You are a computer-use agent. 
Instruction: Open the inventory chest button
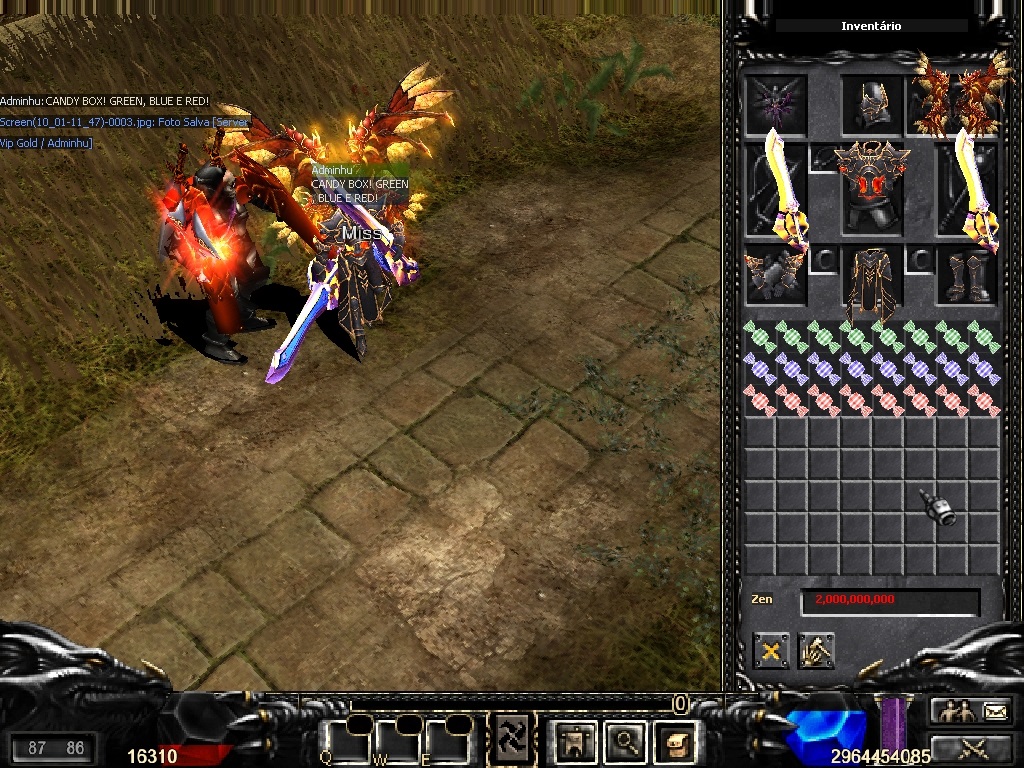676,741
